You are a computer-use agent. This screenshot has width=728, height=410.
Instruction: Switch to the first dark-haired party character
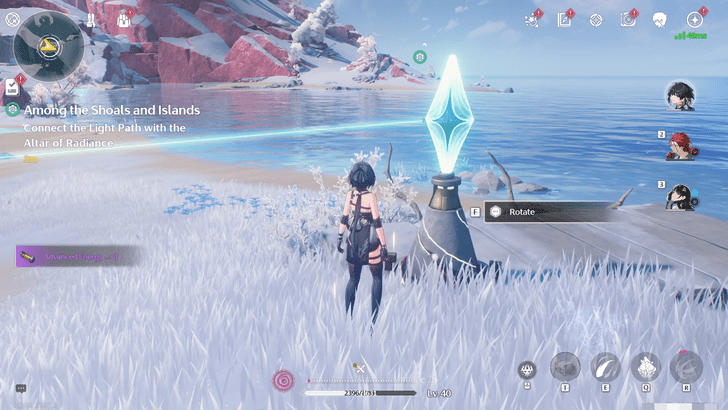pos(682,96)
